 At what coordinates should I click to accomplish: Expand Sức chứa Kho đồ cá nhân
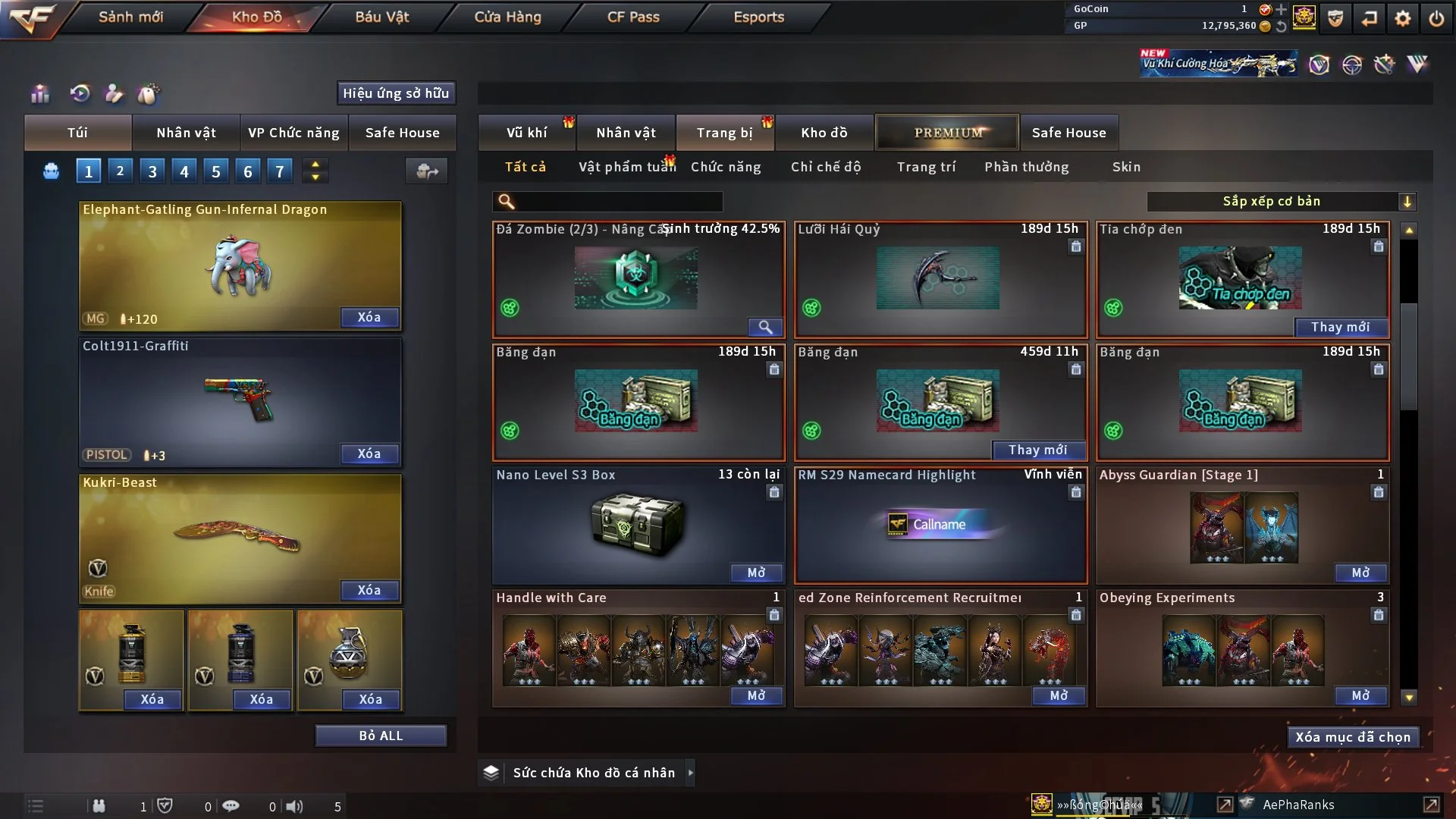point(690,773)
